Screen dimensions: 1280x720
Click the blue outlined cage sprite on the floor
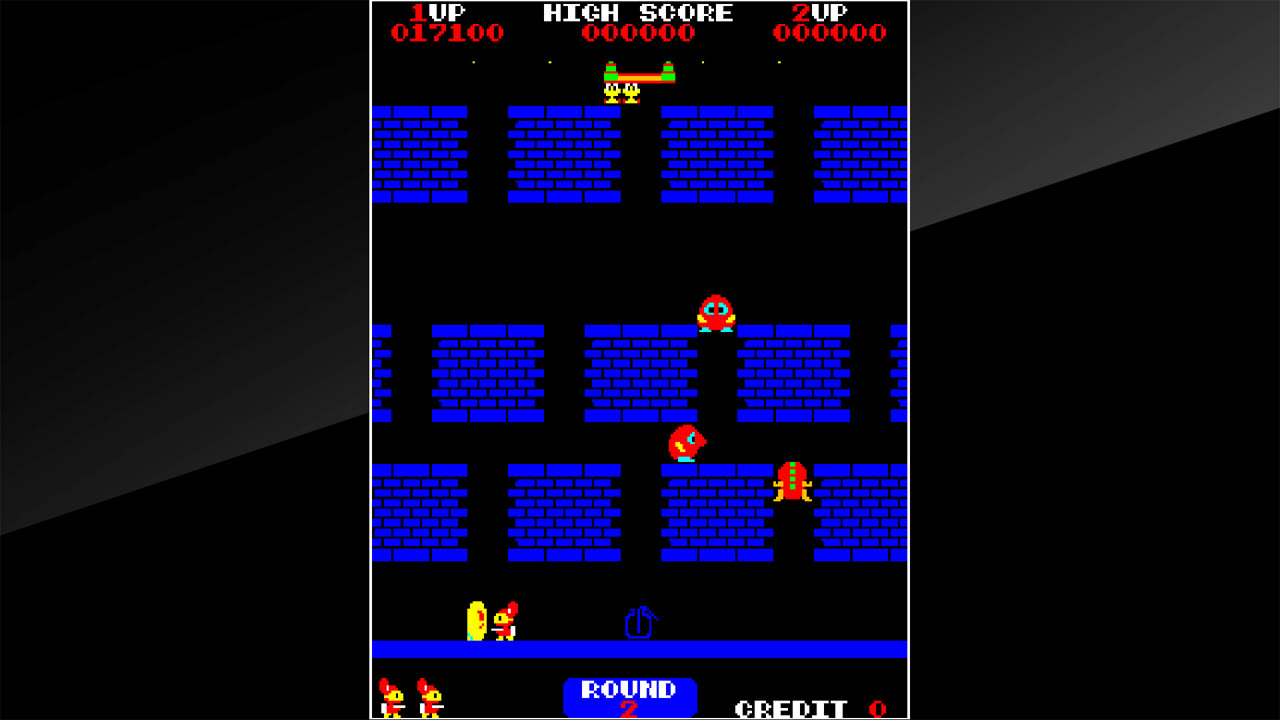(637, 623)
